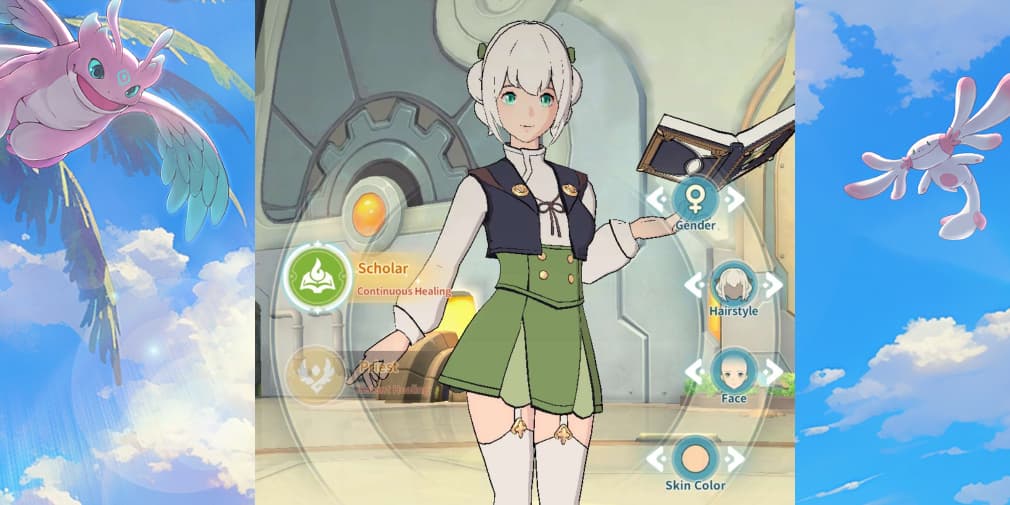
Task: Open the Hairstyle preview icon
Action: click(734, 285)
